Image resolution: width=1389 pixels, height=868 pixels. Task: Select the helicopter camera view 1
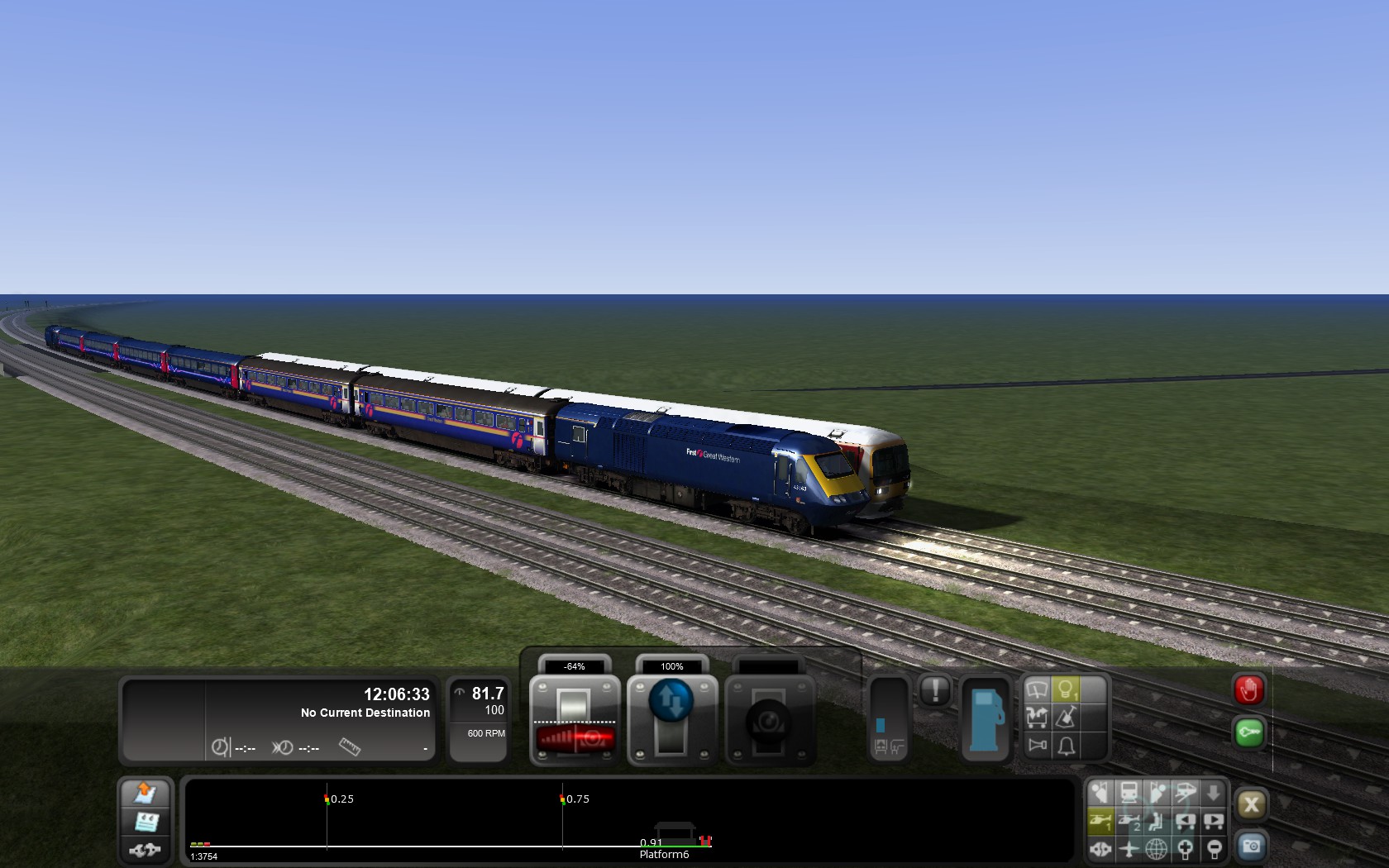(x=1100, y=821)
